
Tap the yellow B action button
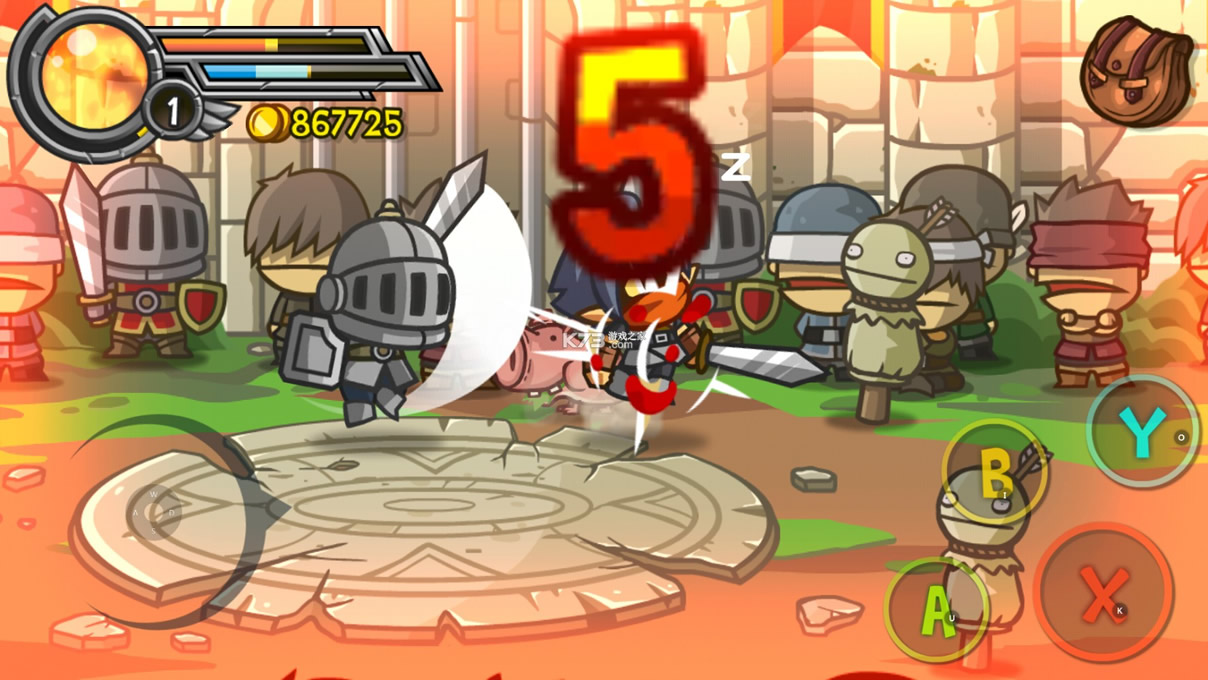[994, 471]
